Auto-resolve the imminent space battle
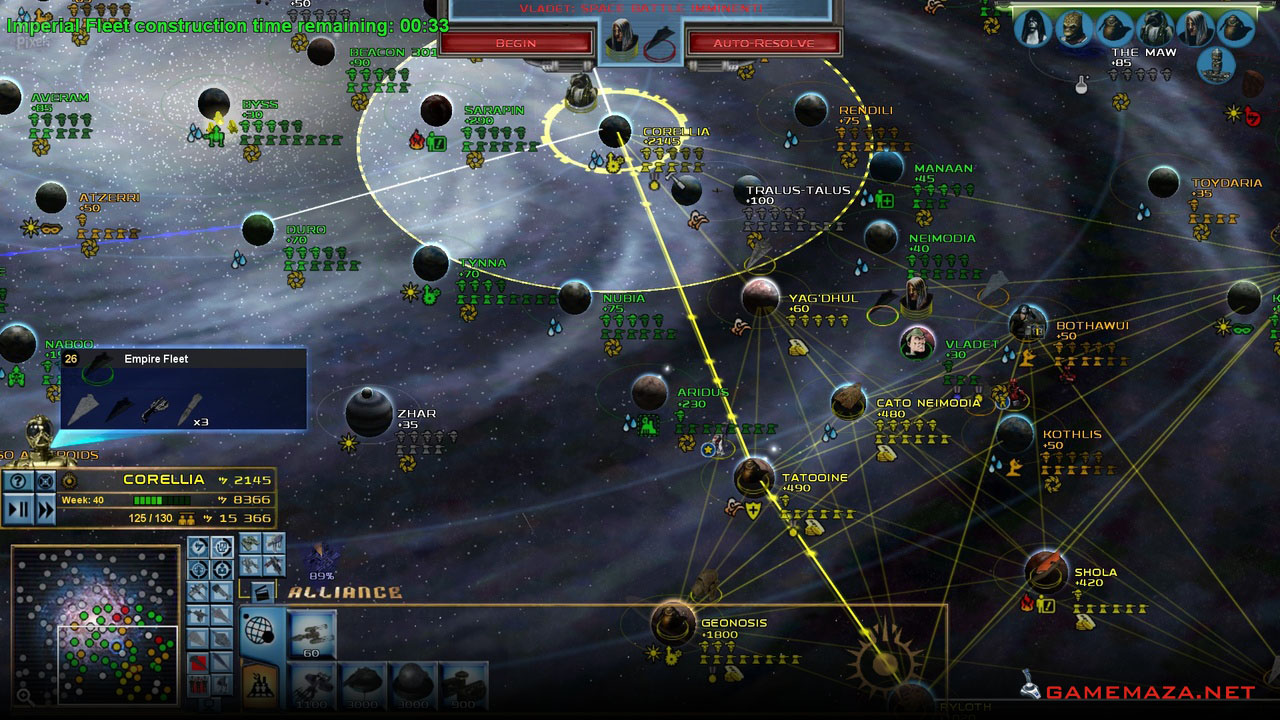Screen dimensions: 1280x720 (x=763, y=43)
